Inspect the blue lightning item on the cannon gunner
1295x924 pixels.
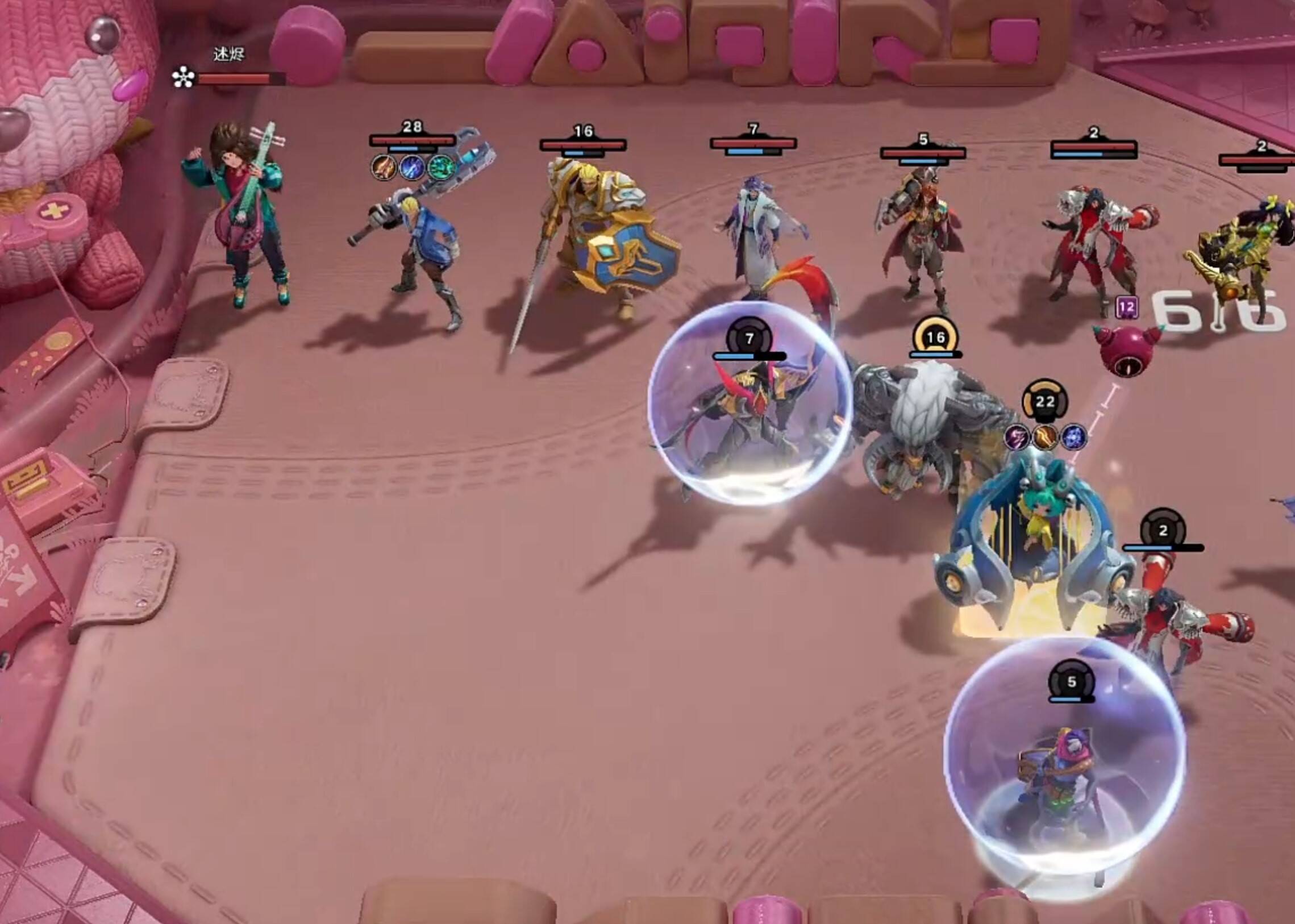coord(411,167)
